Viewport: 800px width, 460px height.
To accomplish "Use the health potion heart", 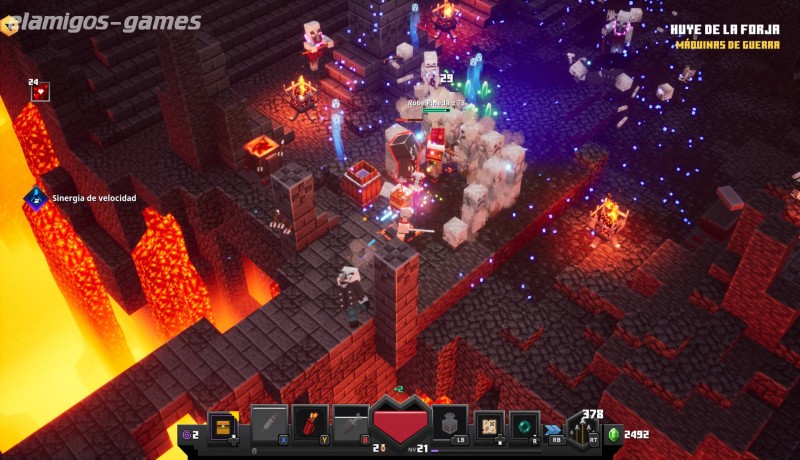I will (401, 422).
